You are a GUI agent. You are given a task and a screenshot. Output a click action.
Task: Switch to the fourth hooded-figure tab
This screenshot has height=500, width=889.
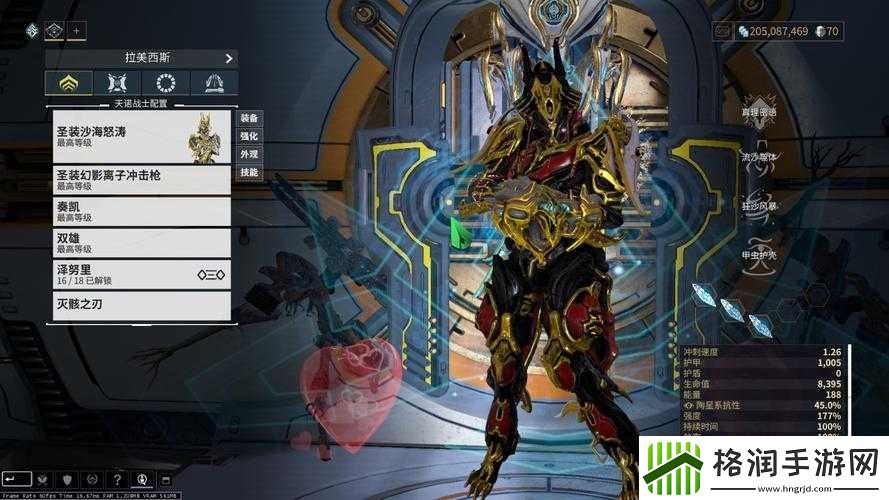coord(214,83)
